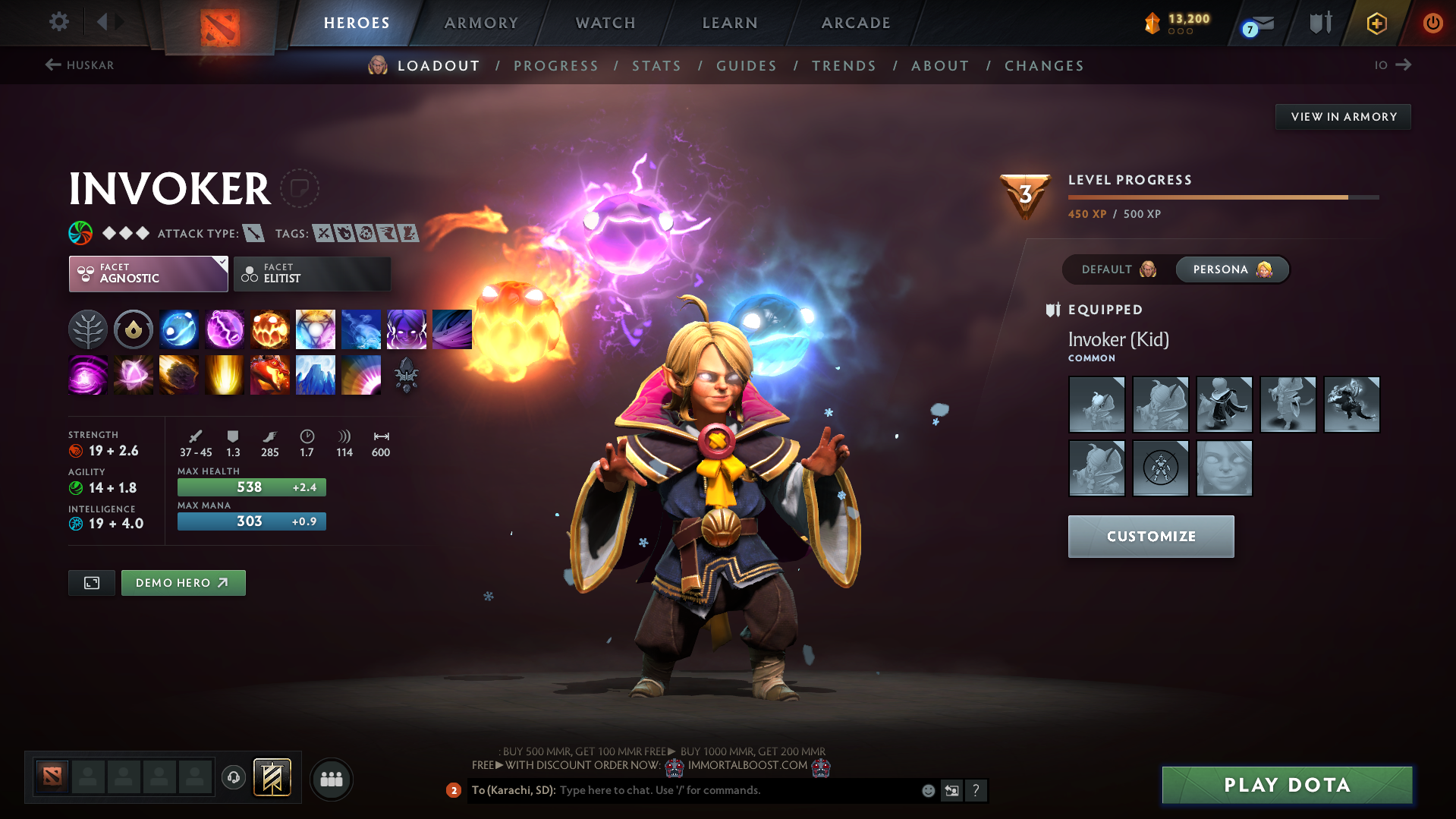Select the Forge Spirit ability icon
This screenshot has width=1456, height=819.
tap(269, 374)
